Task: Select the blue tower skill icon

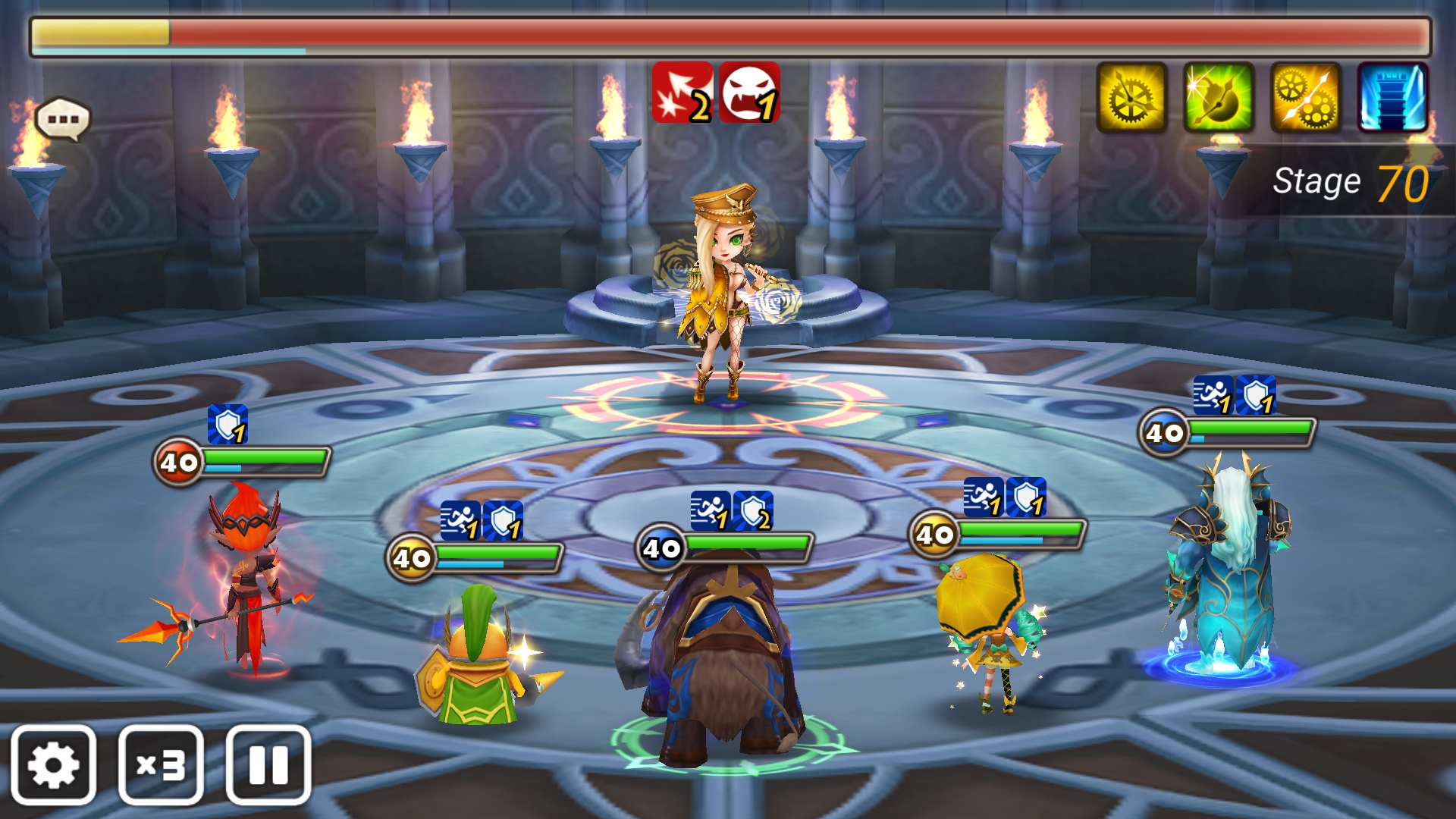Action: (x=1392, y=98)
